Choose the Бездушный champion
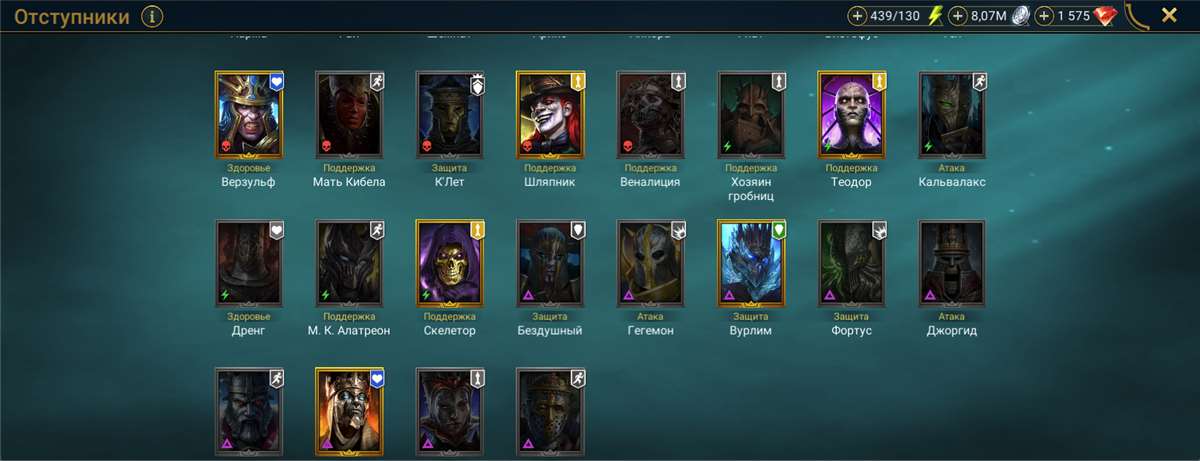This screenshot has height=461, width=1200. click(x=550, y=263)
